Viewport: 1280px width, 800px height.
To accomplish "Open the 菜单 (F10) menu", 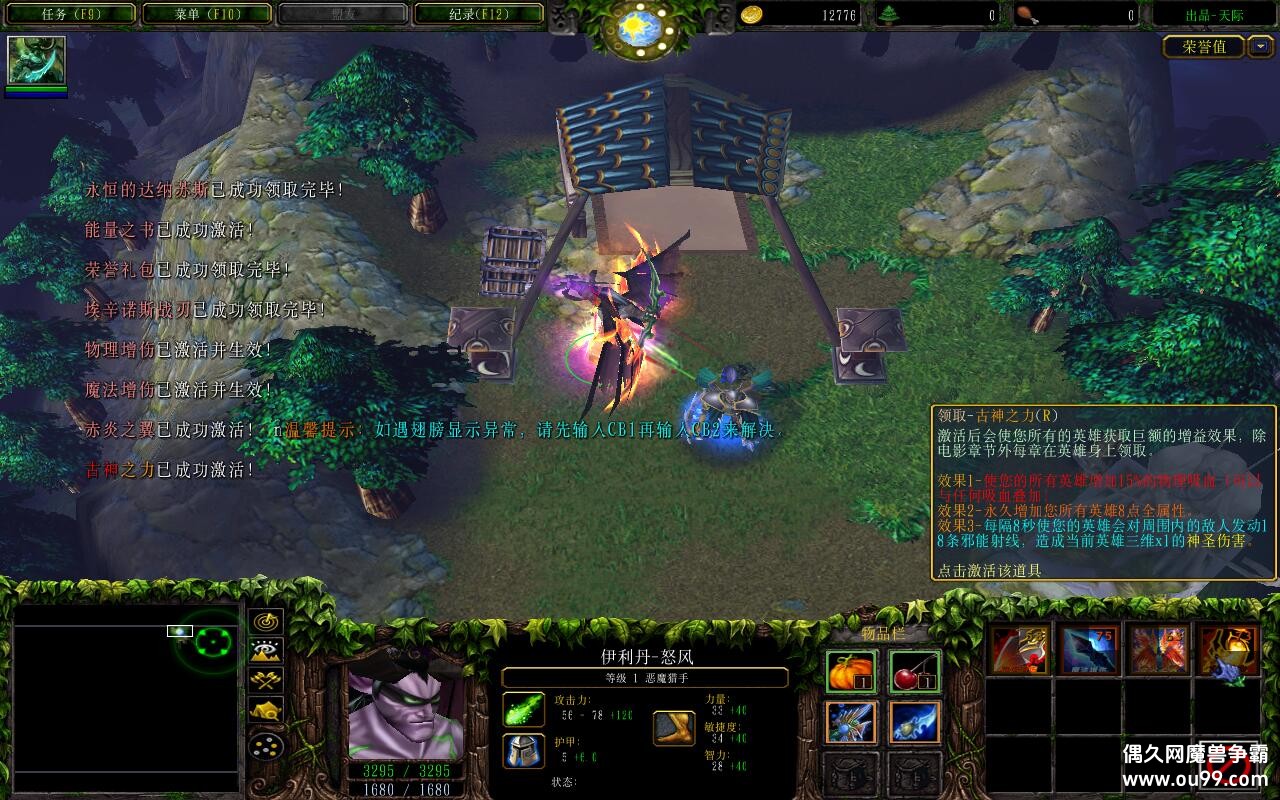I will click(x=207, y=14).
